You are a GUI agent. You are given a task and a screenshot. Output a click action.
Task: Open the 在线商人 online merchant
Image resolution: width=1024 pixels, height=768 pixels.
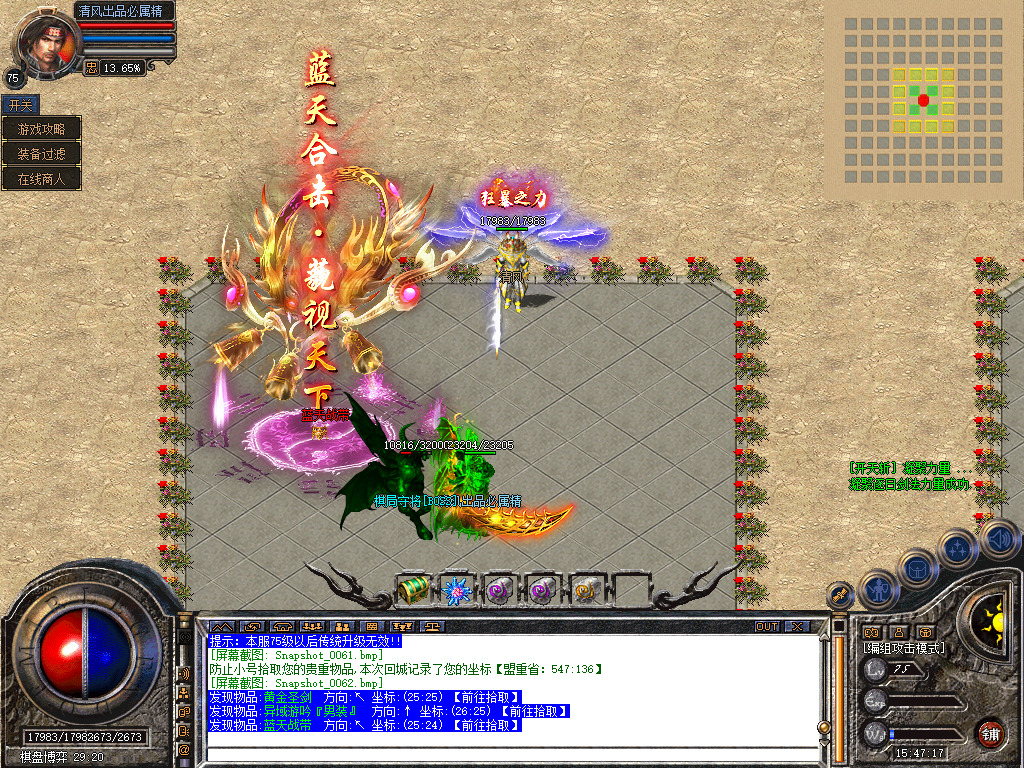click(x=41, y=179)
